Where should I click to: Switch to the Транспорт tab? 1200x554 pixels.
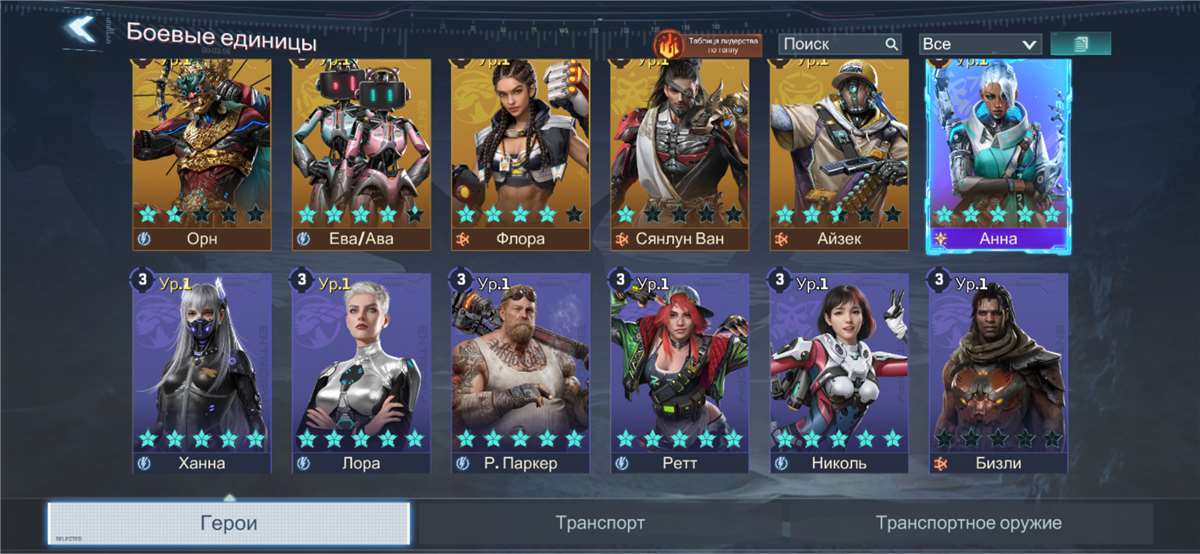(x=600, y=523)
